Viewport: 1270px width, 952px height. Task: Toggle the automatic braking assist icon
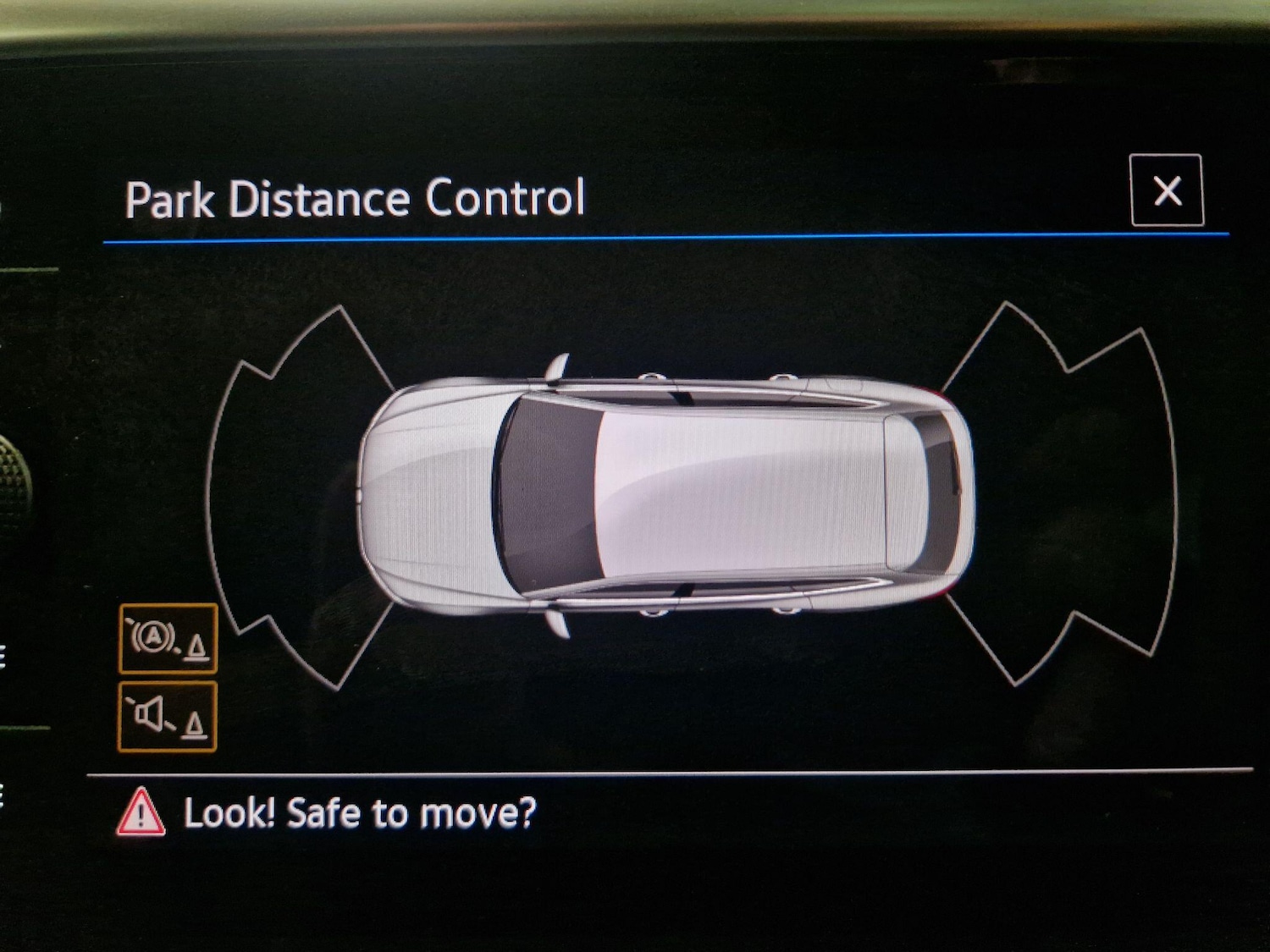pyautogui.click(x=168, y=639)
